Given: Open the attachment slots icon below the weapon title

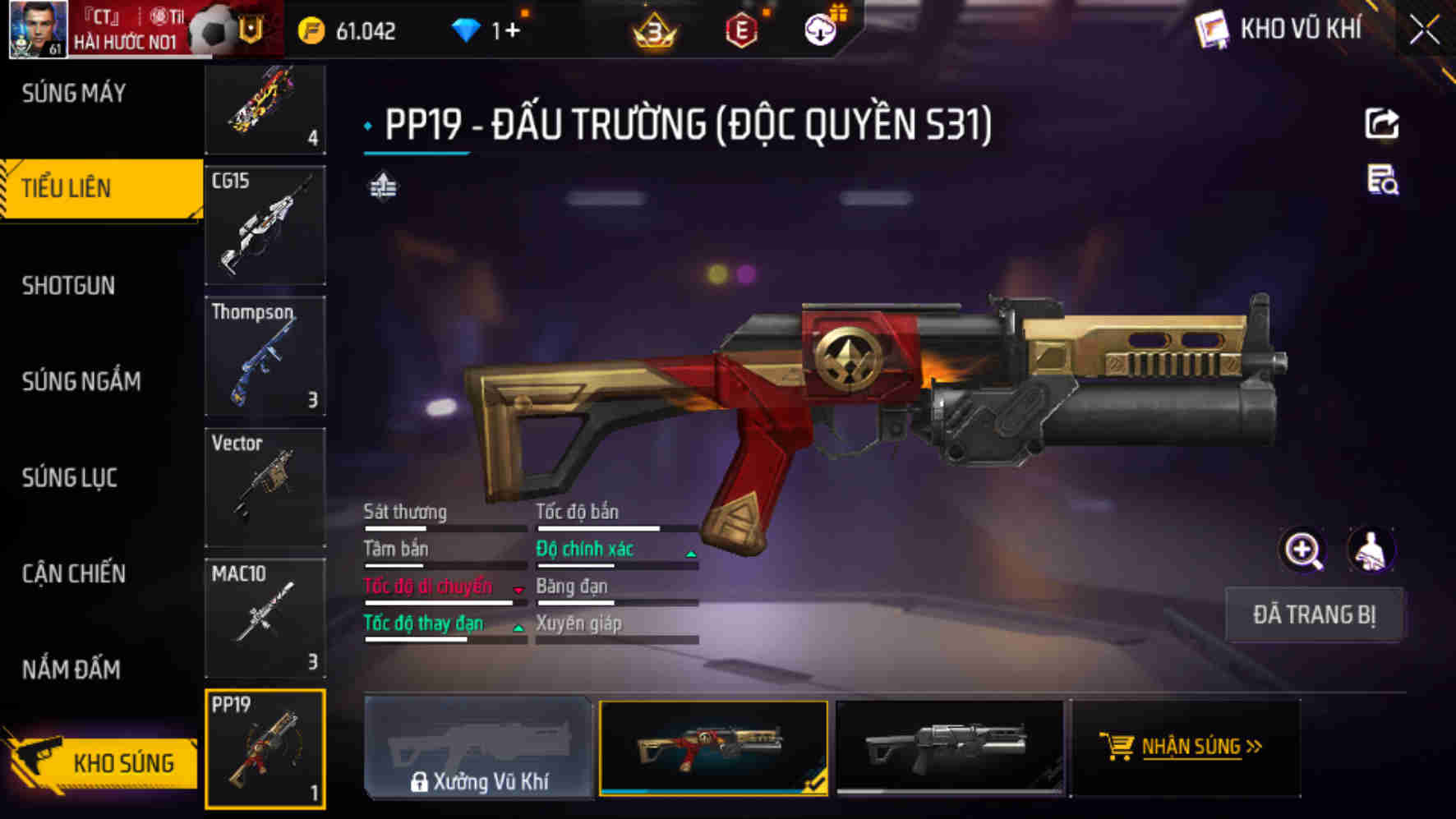Looking at the screenshot, I should click(383, 187).
